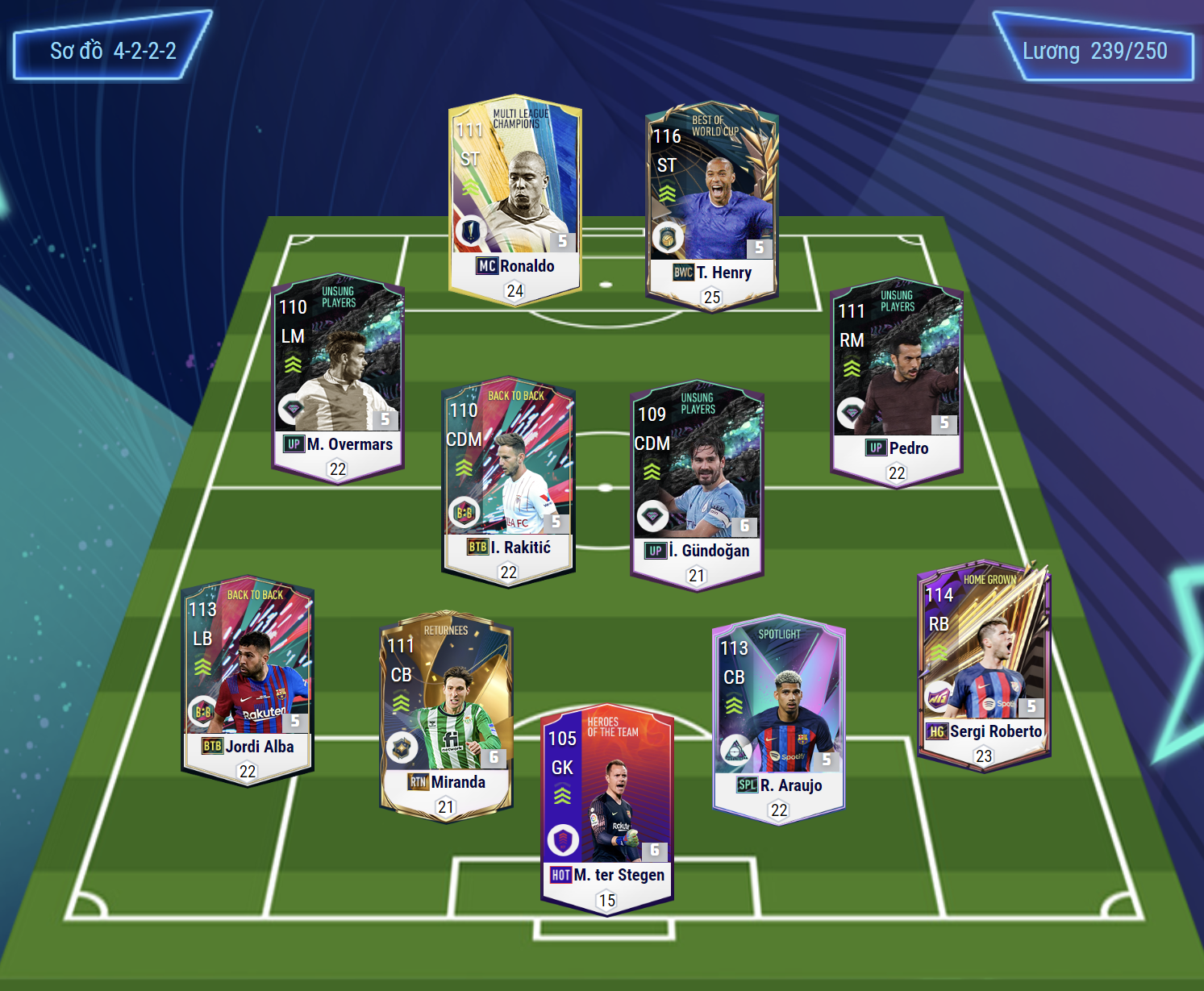
Task: Select the Jordi Alba LB card
Action: click(x=248, y=679)
